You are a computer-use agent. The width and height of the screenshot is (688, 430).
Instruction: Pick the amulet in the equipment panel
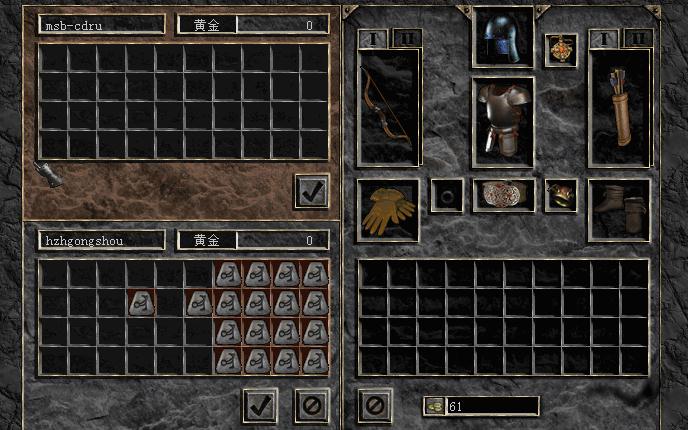point(561,50)
